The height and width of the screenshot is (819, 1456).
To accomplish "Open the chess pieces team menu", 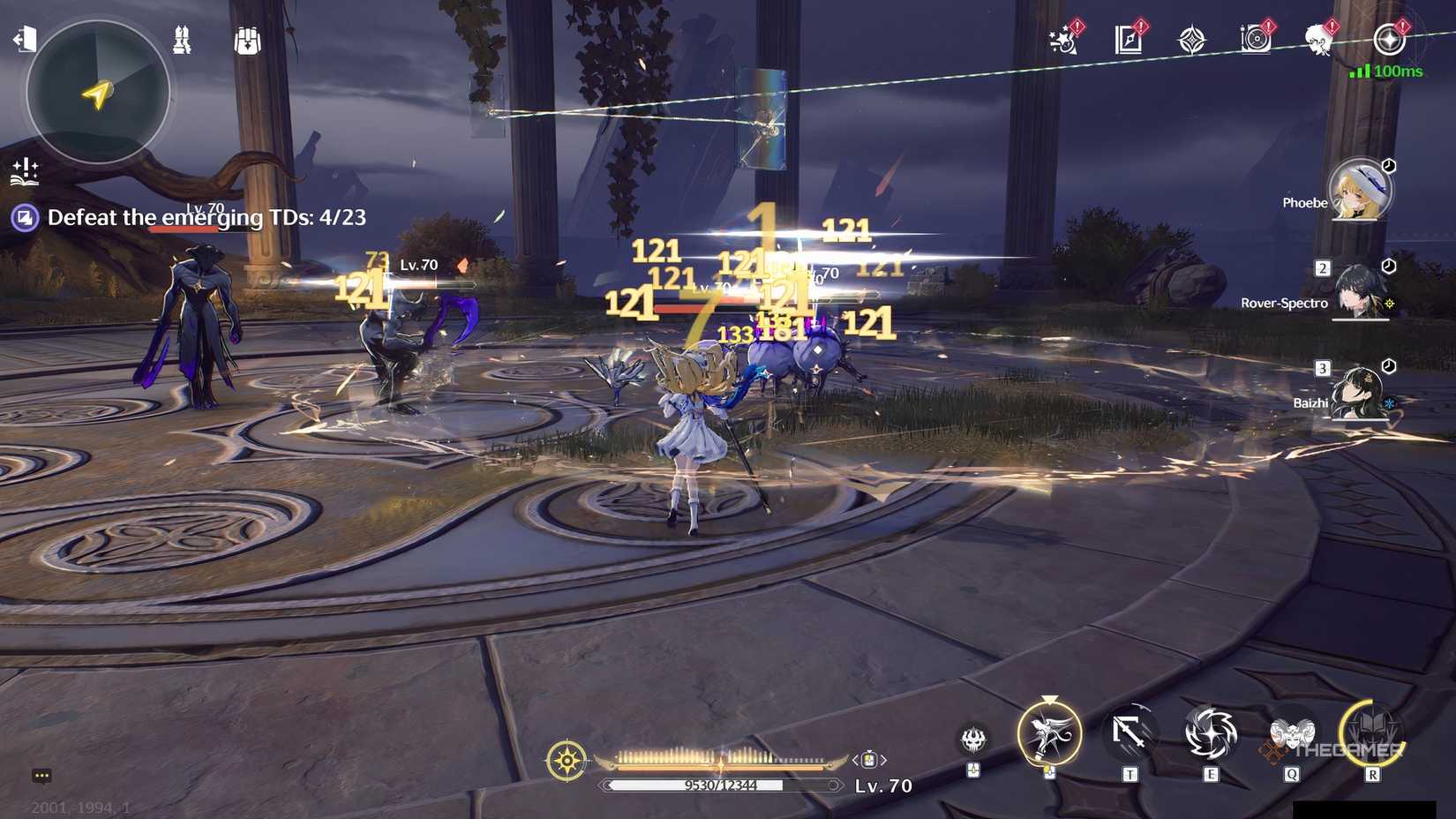I will pyautogui.click(x=182, y=40).
